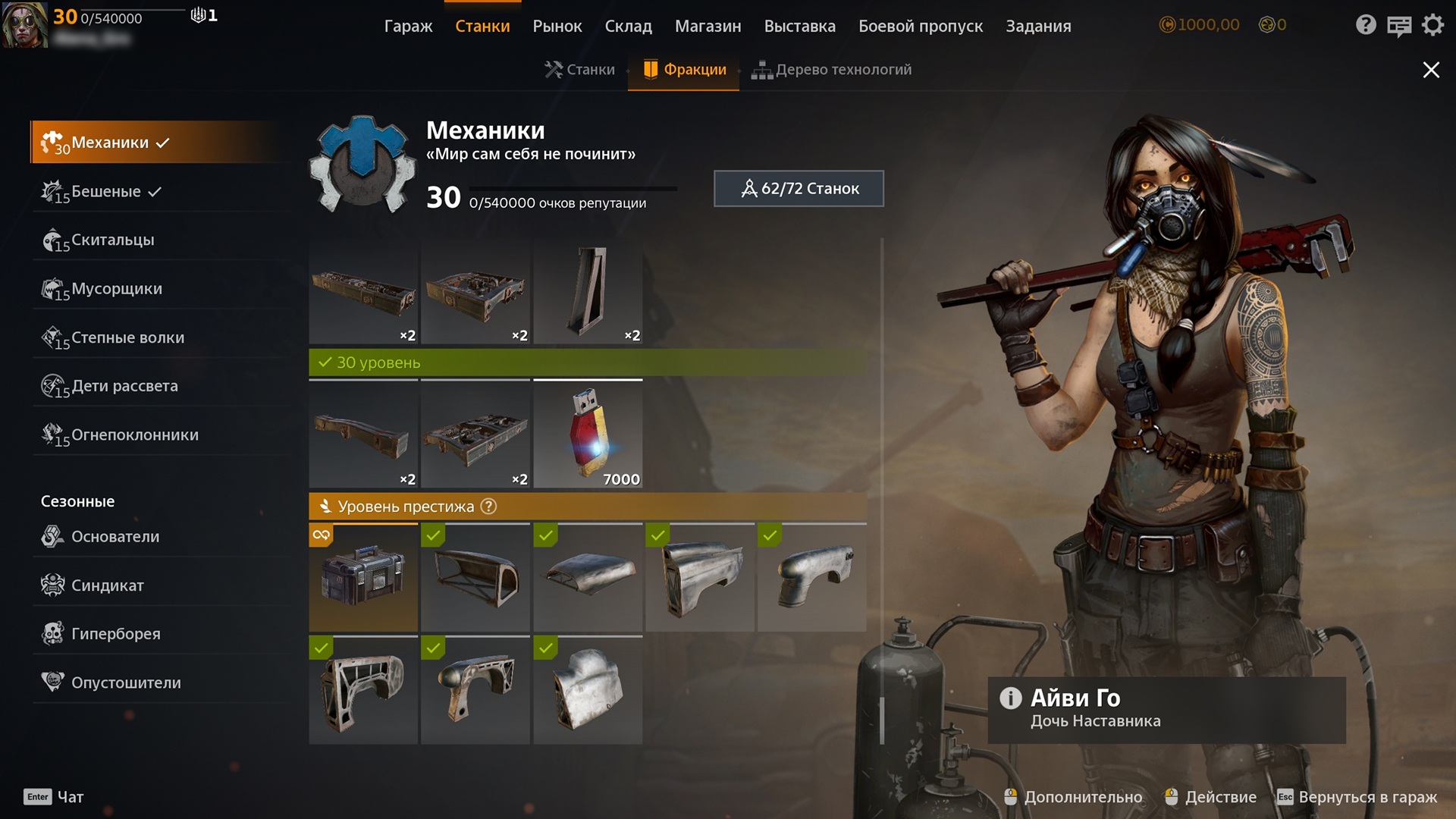Open the settings gear
The image size is (1456, 819).
pos(1432,25)
